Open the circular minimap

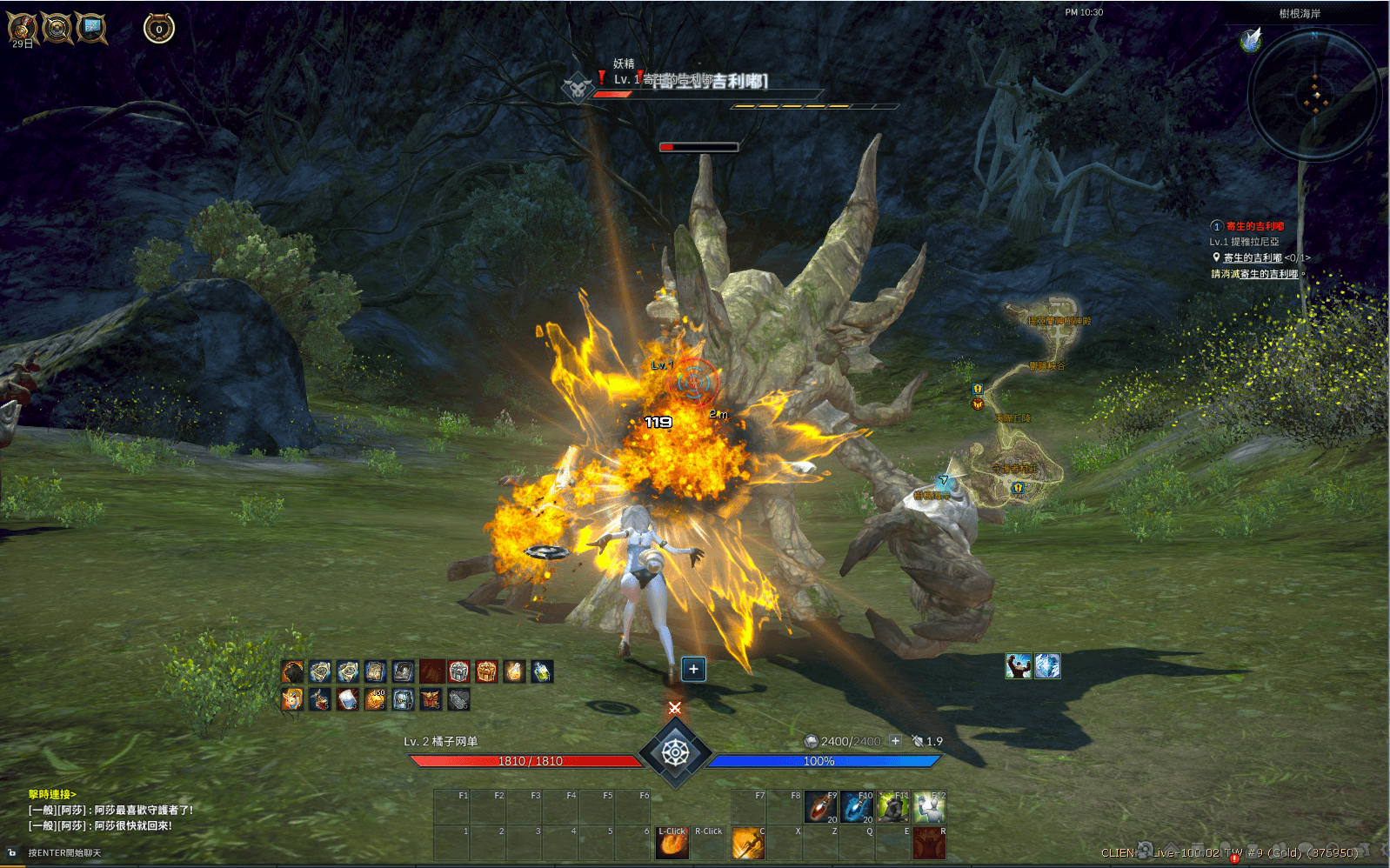1313,94
